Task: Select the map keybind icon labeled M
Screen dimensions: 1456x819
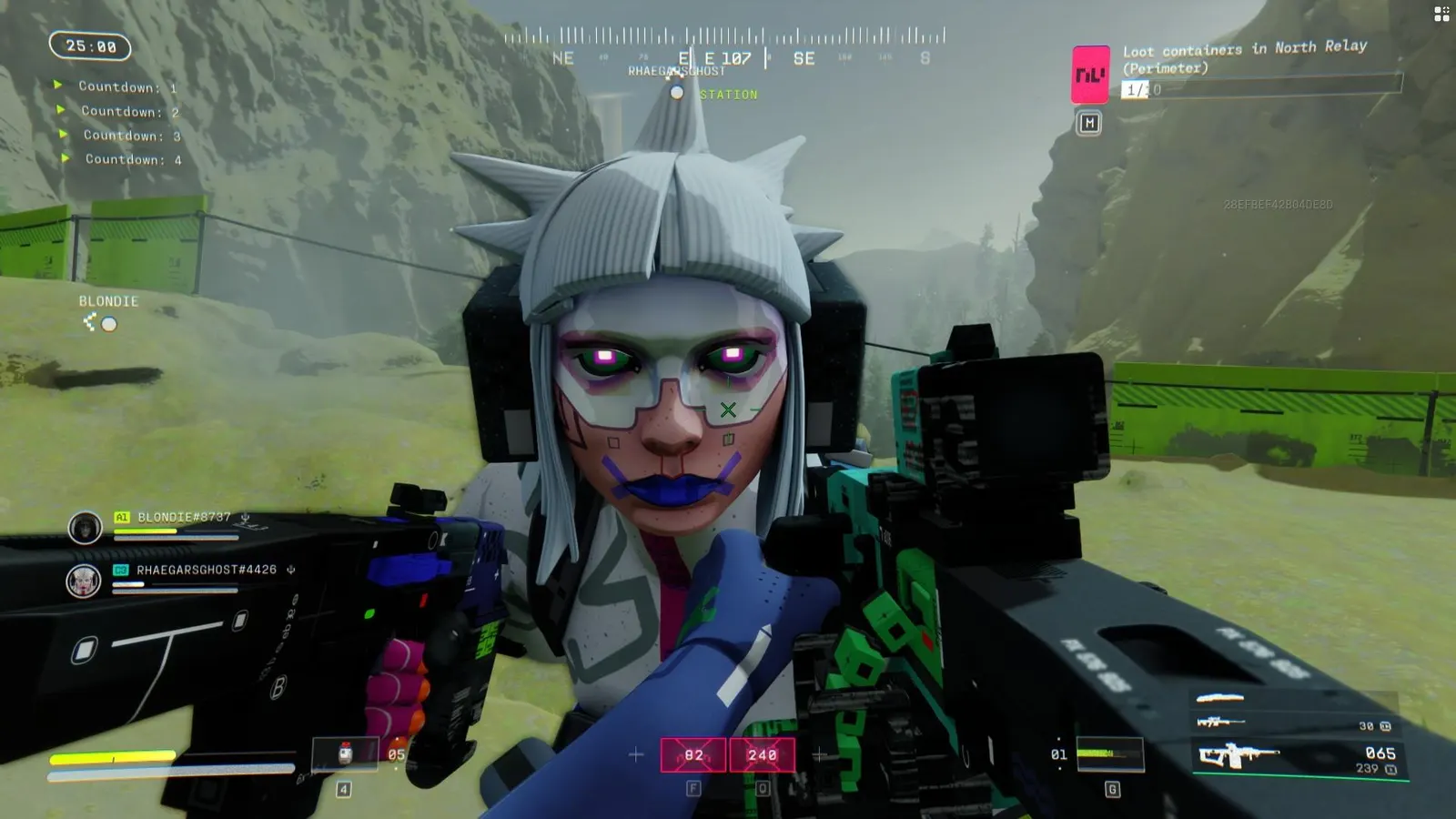Action: point(1087,122)
